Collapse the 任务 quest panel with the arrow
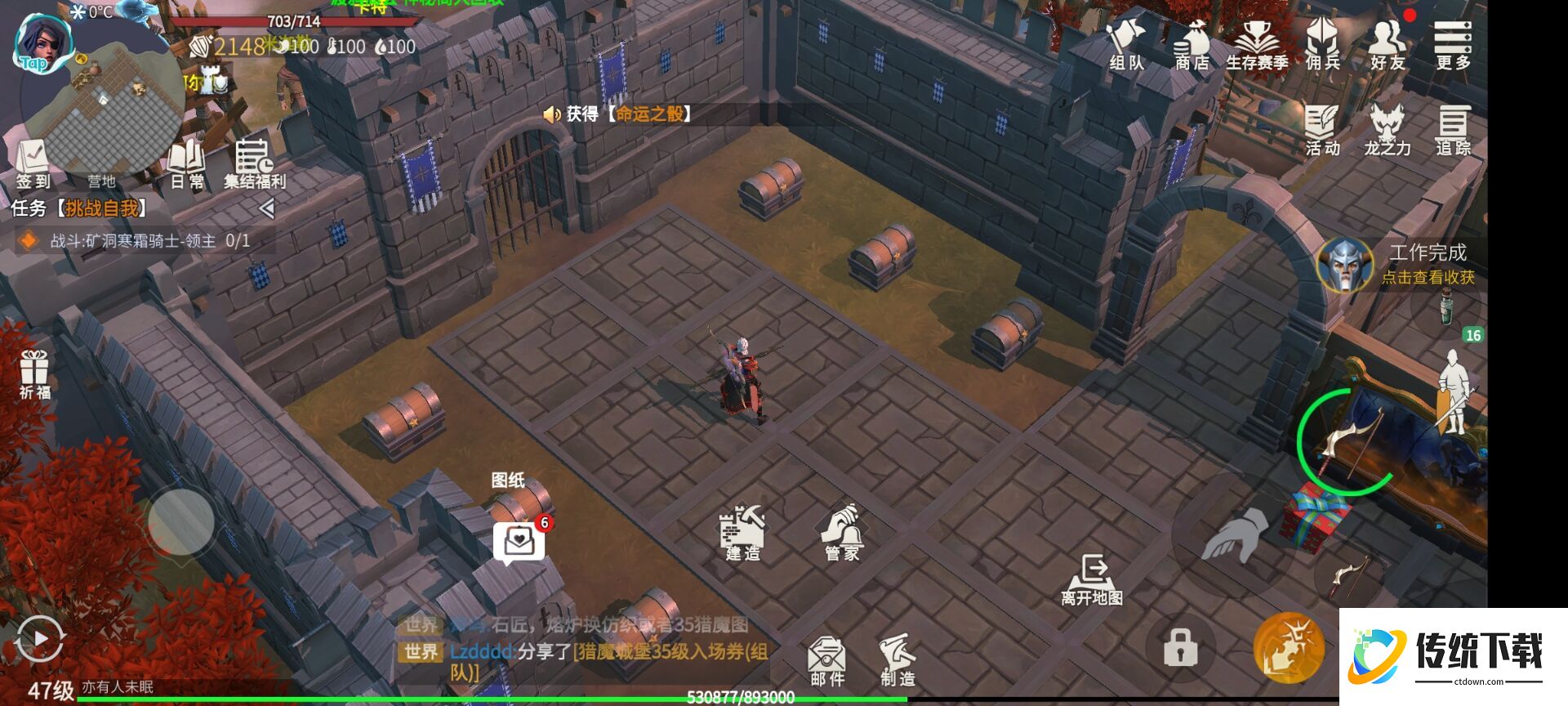Viewport: 1568px width, 706px height. 266,207
